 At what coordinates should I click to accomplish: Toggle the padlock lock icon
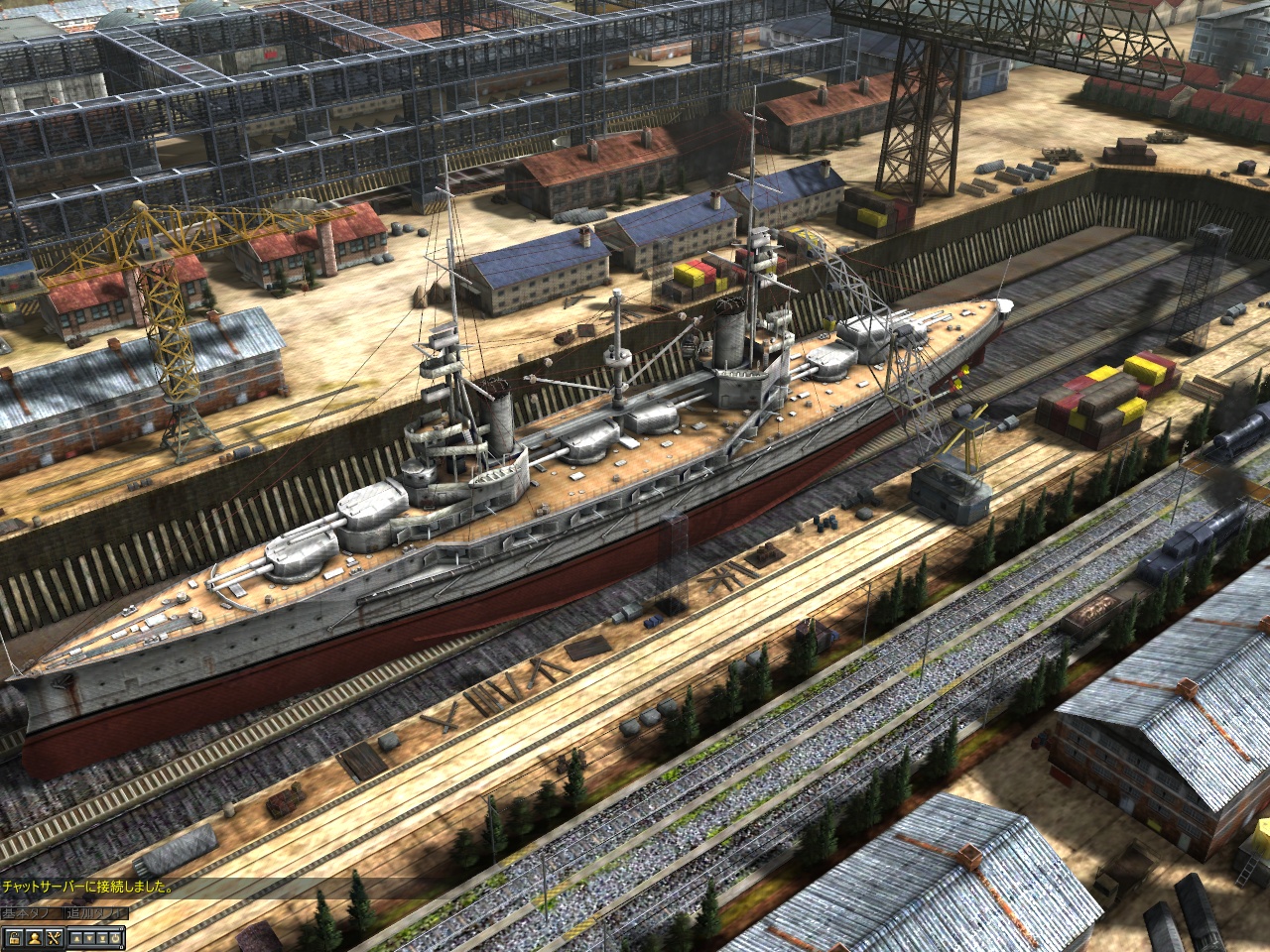coord(14,938)
